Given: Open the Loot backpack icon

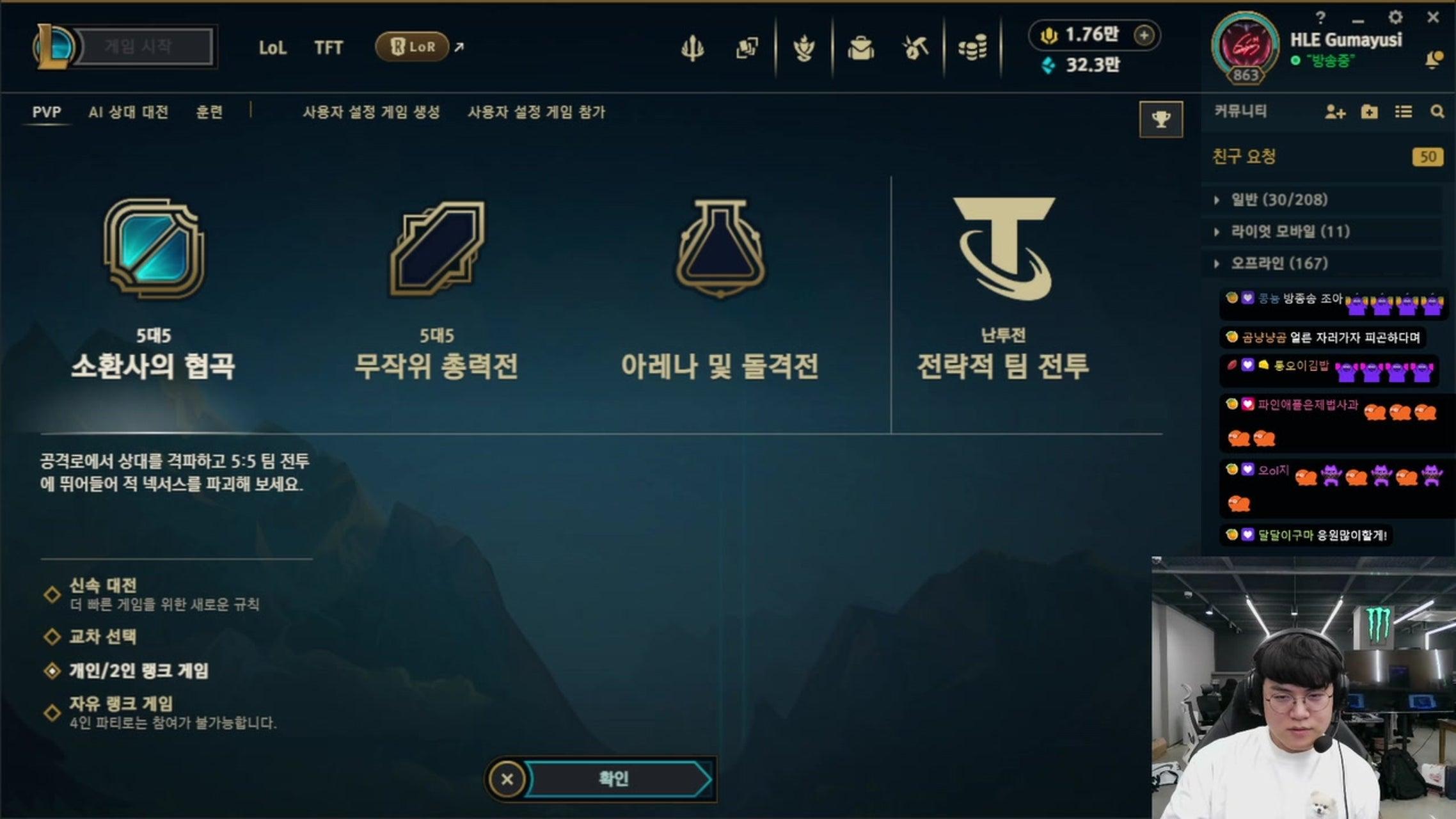Looking at the screenshot, I should (860, 47).
